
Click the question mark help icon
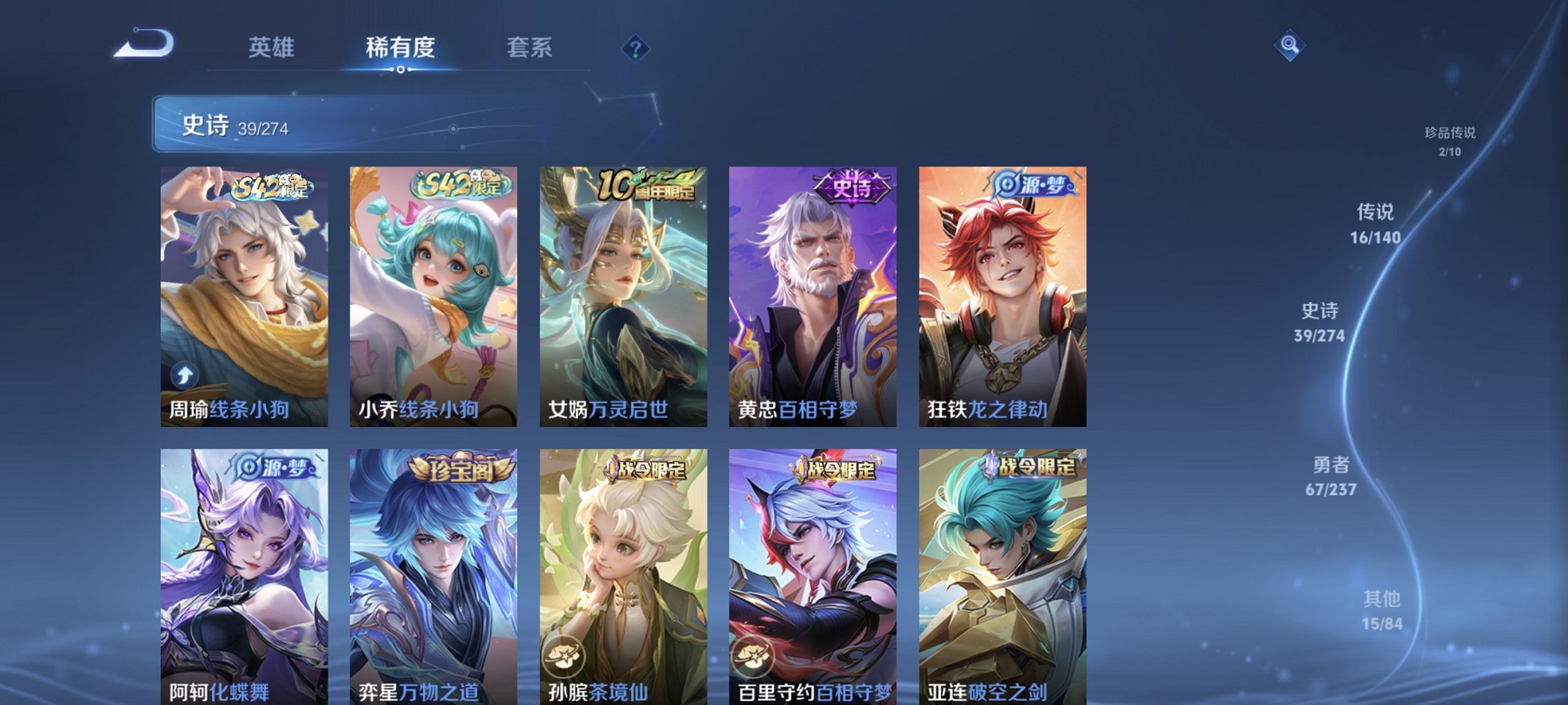635,48
